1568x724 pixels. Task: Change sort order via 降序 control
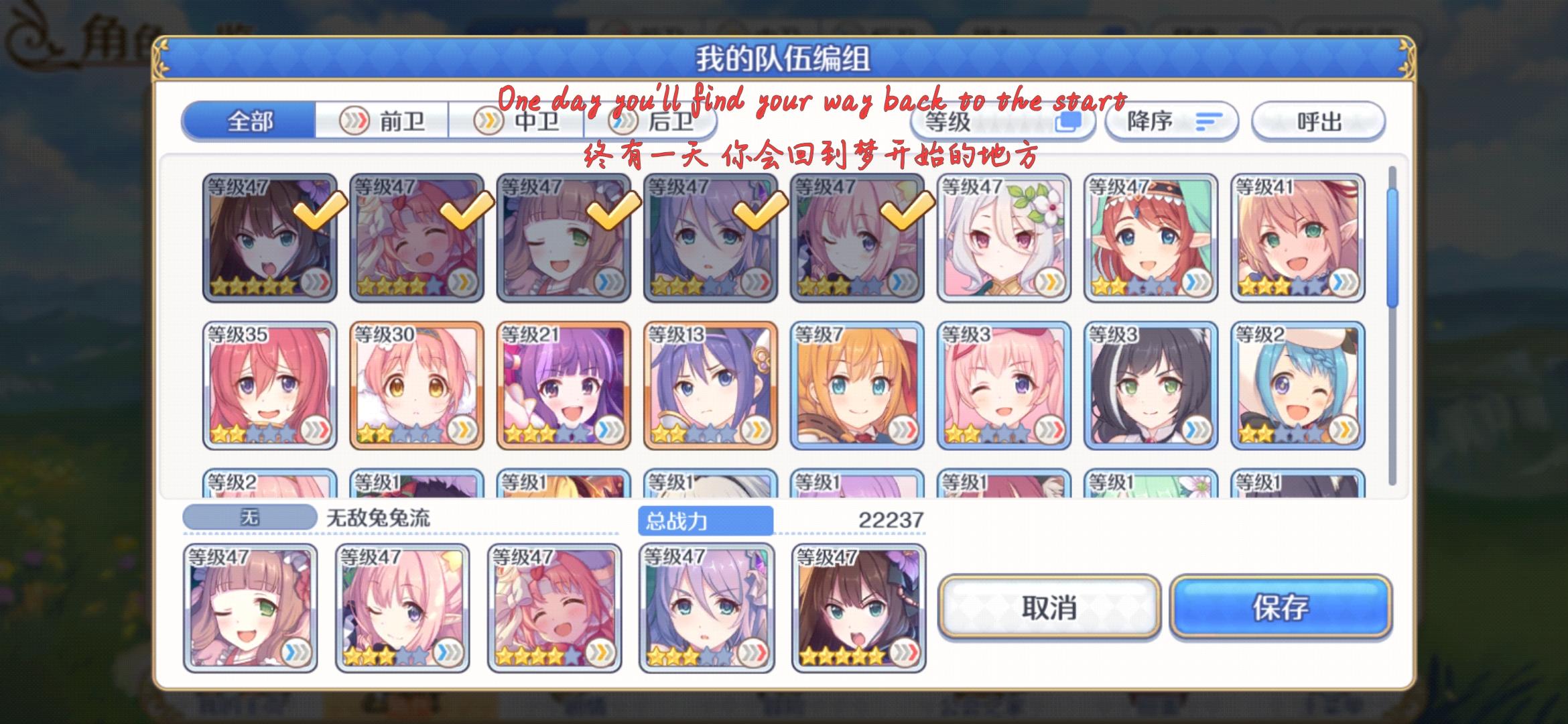click(1171, 121)
